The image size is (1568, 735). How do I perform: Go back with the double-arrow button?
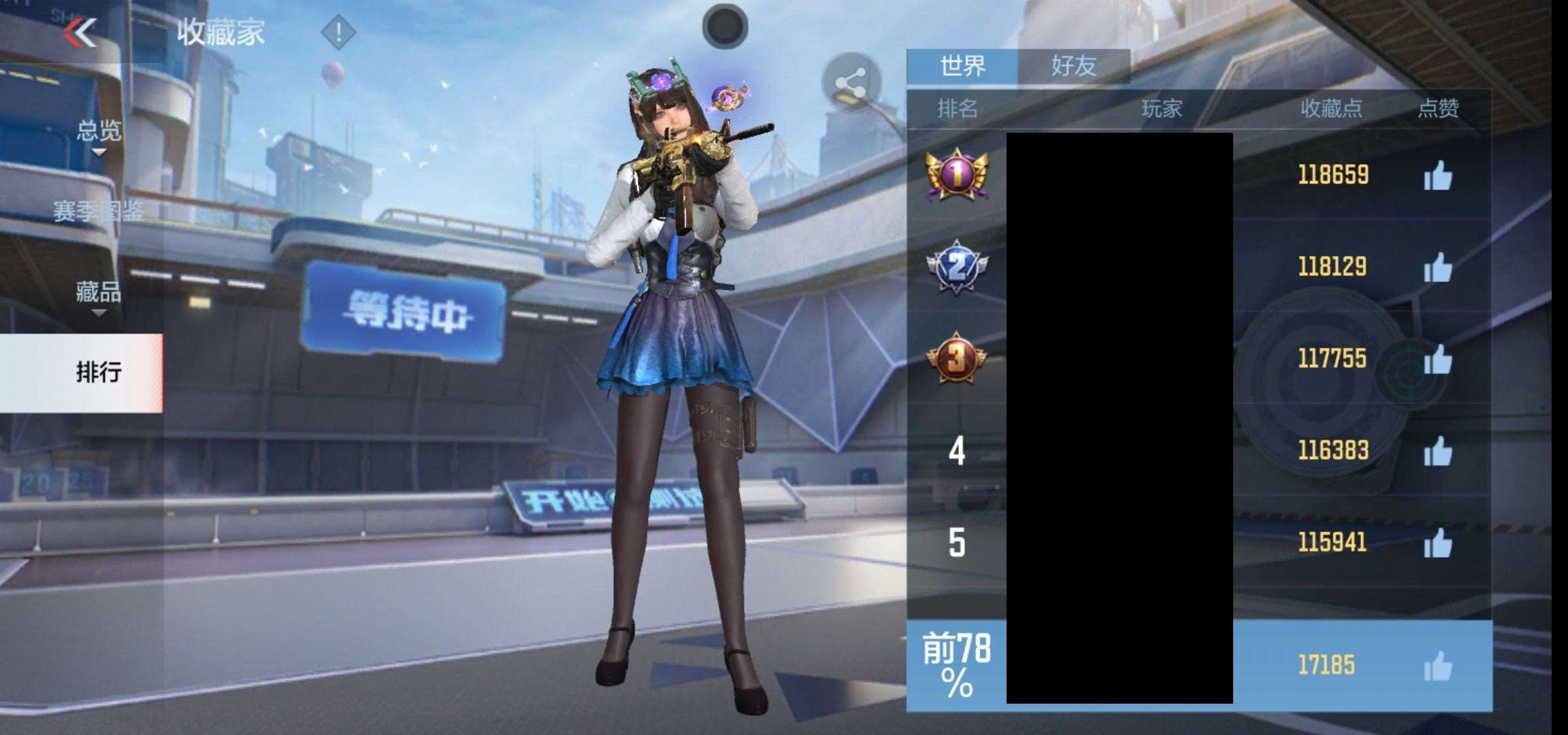click(x=81, y=32)
